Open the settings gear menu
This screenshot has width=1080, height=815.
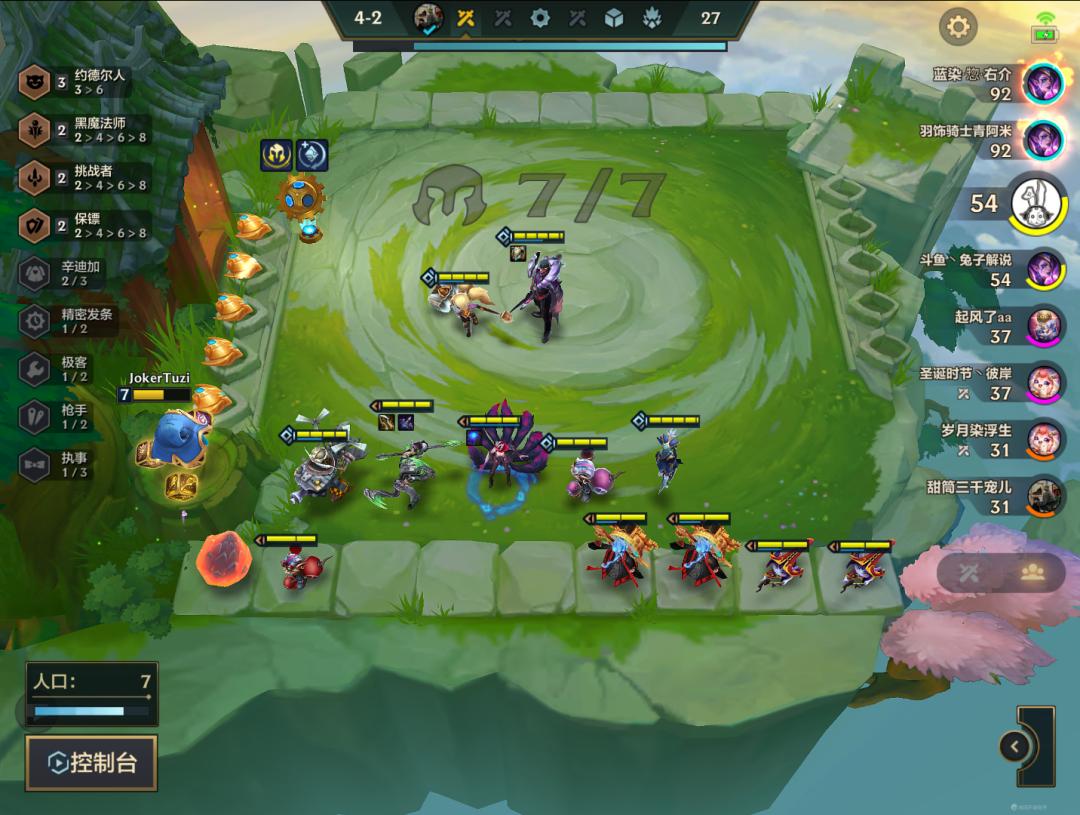point(958,27)
